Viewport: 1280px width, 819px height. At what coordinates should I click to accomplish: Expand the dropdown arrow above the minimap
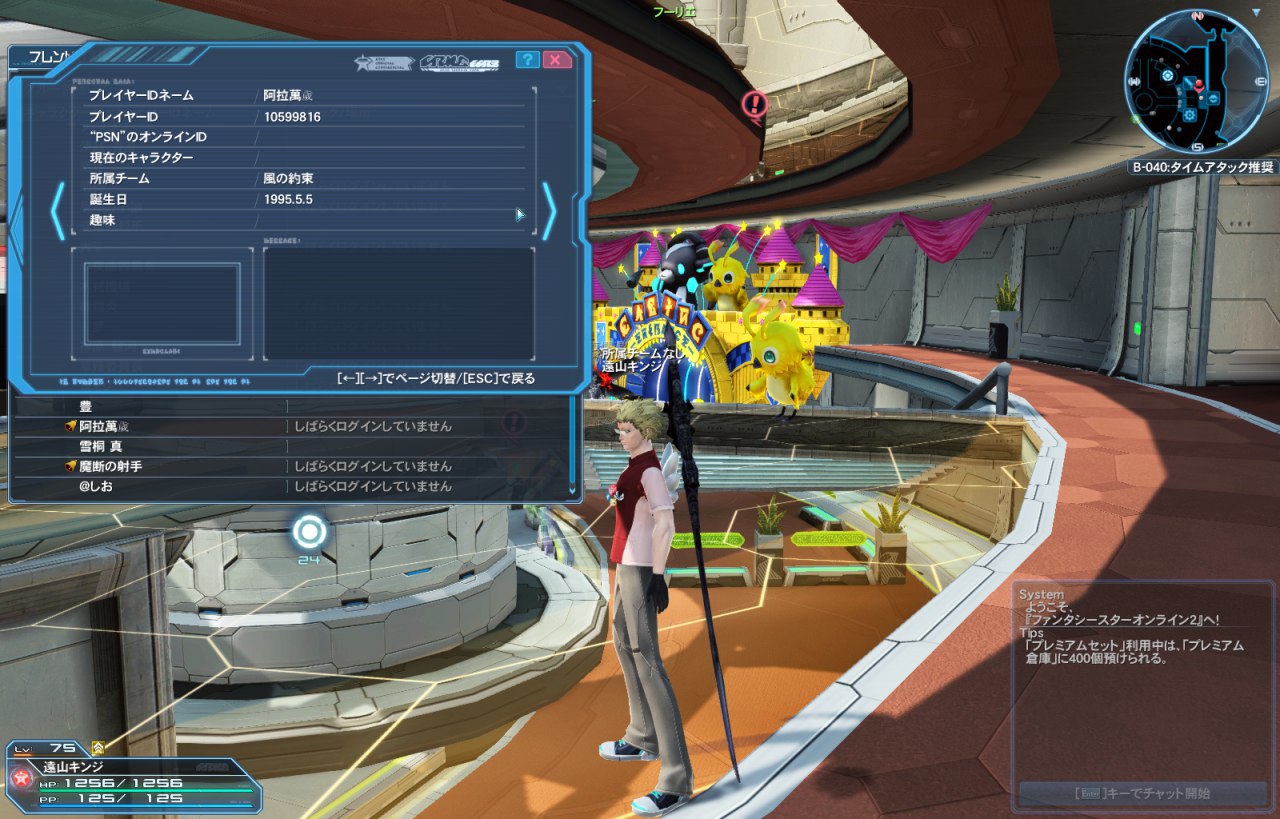tap(1256, 13)
